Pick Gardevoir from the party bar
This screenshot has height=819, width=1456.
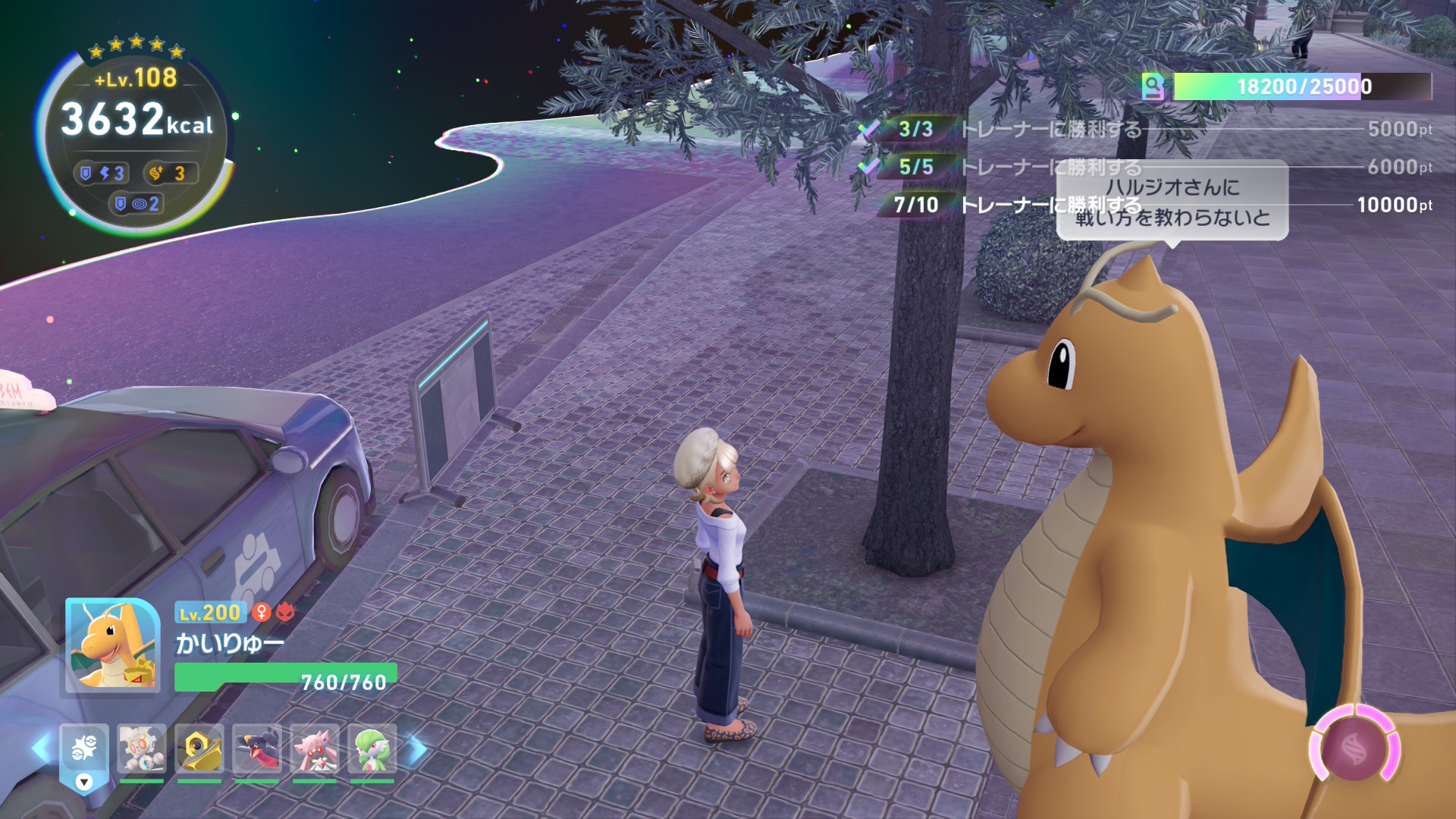point(372,749)
